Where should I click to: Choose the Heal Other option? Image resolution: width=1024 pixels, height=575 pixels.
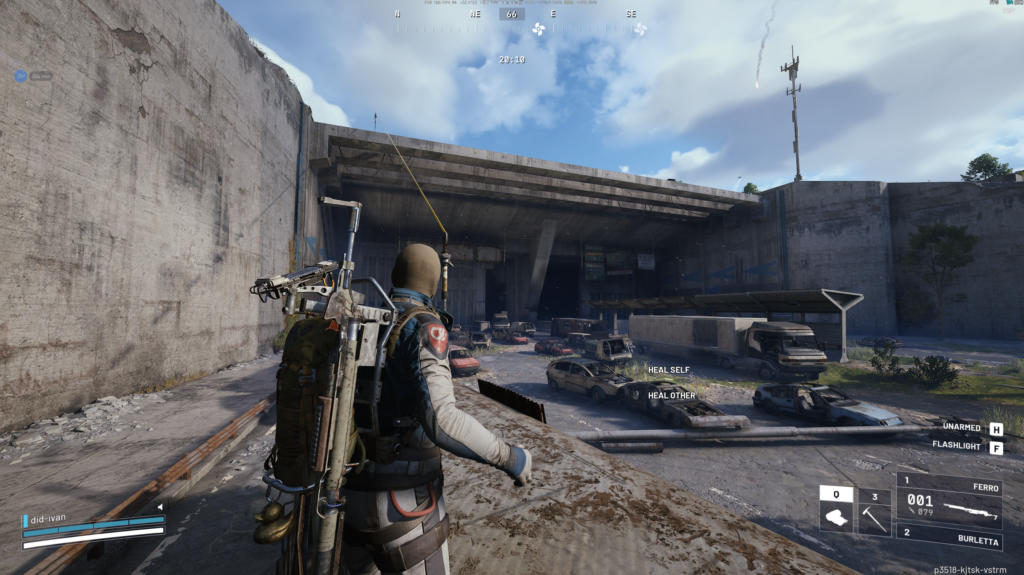671,395
